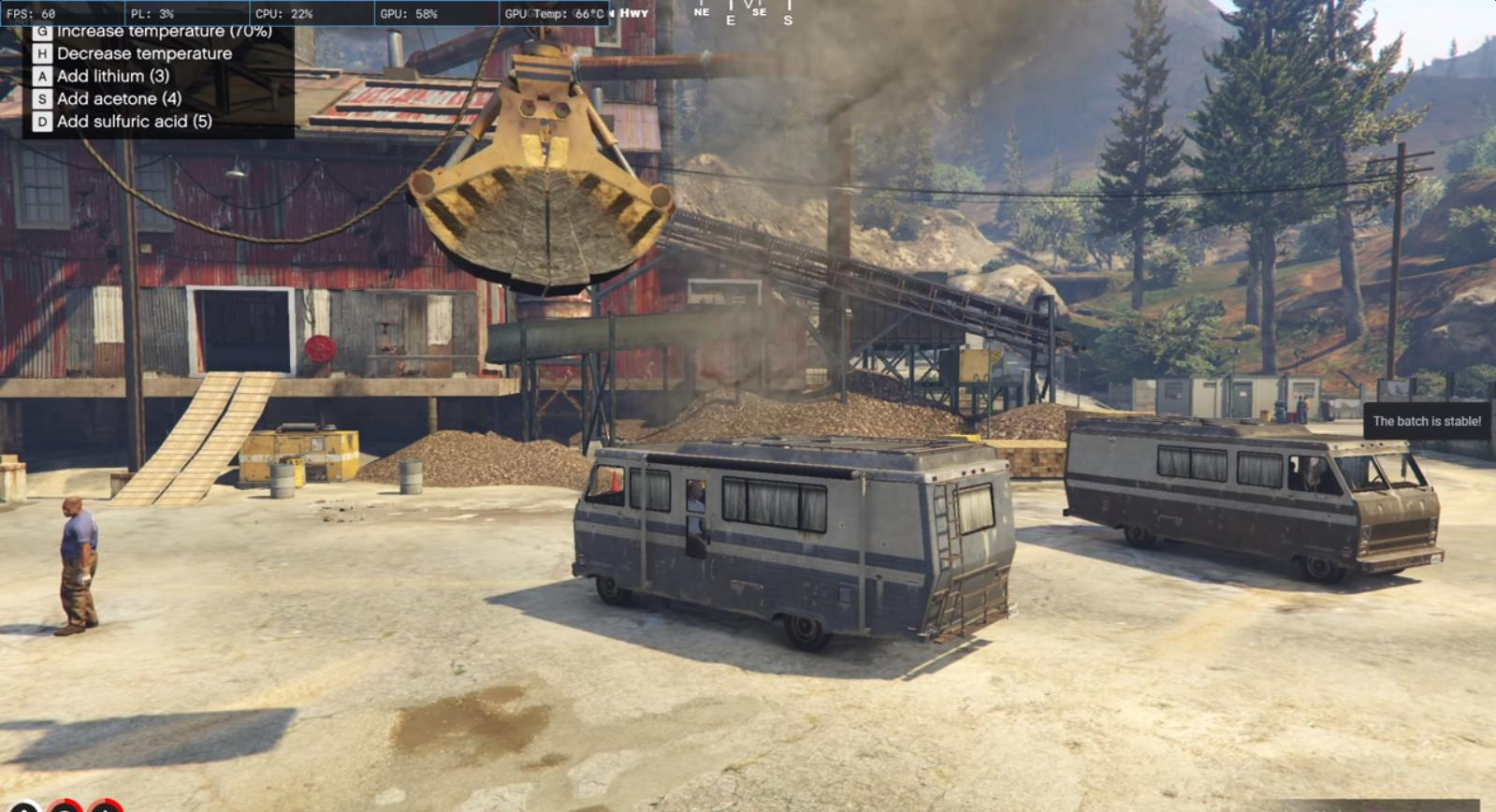1496x812 pixels.
Task: Click the 70% temperature progress value
Action: (x=250, y=31)
